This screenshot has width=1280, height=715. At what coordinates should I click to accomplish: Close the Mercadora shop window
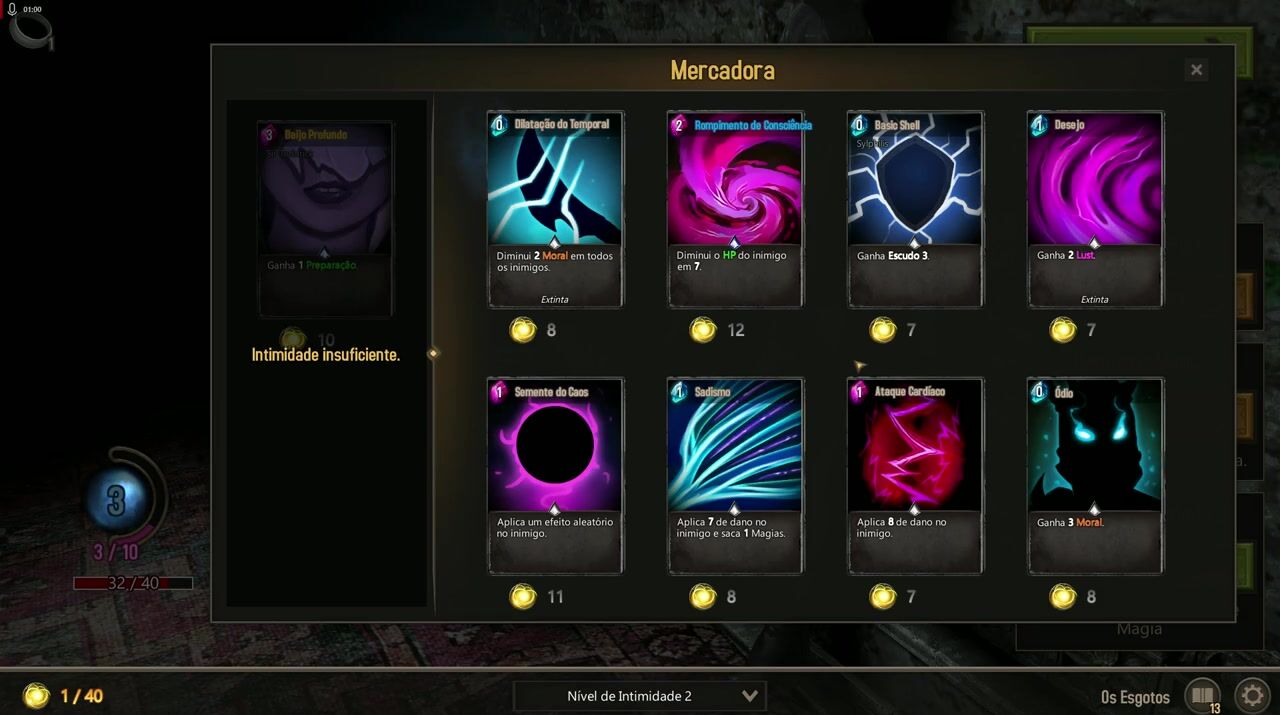[x=1196, y=69]
